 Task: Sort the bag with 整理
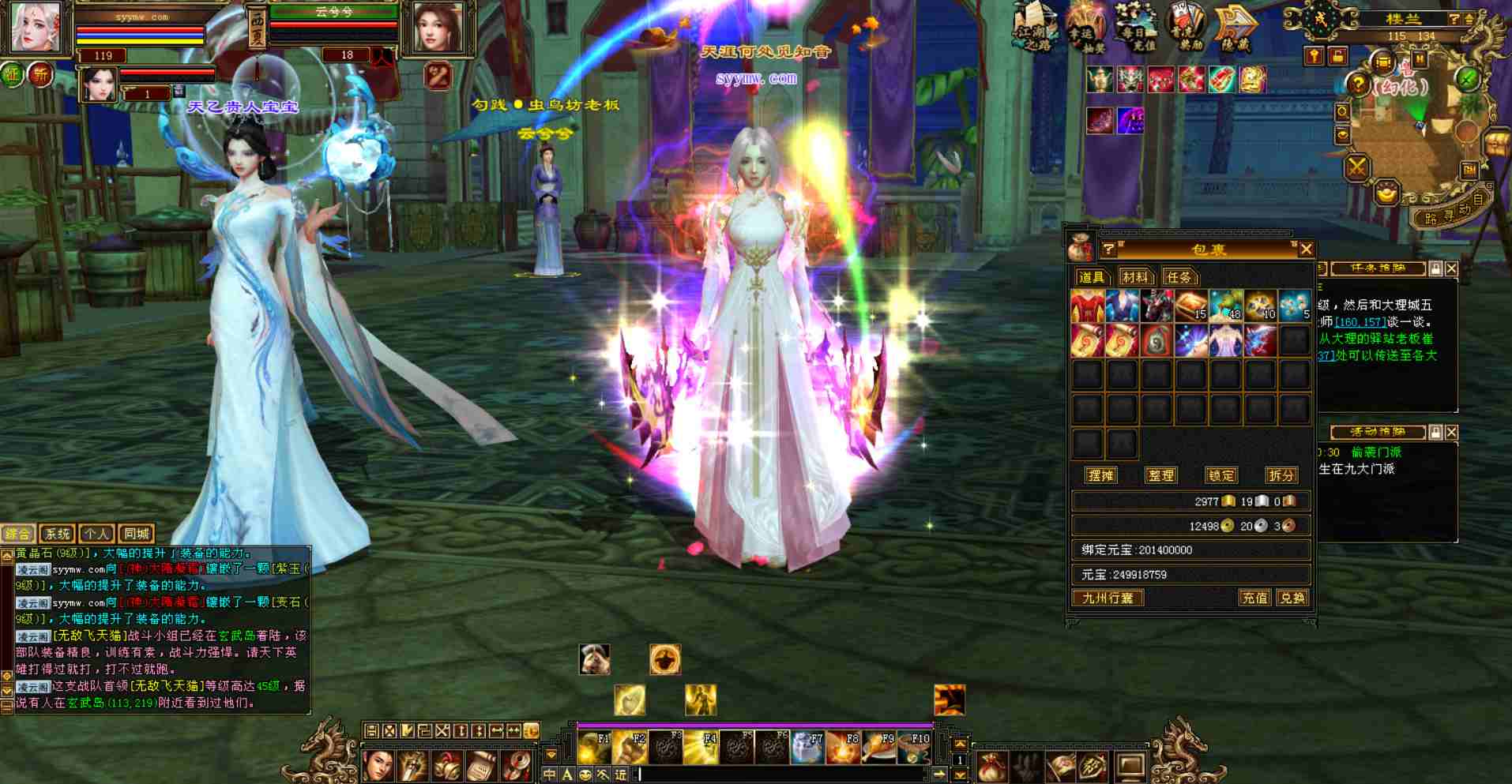[x=1160, y=475]
